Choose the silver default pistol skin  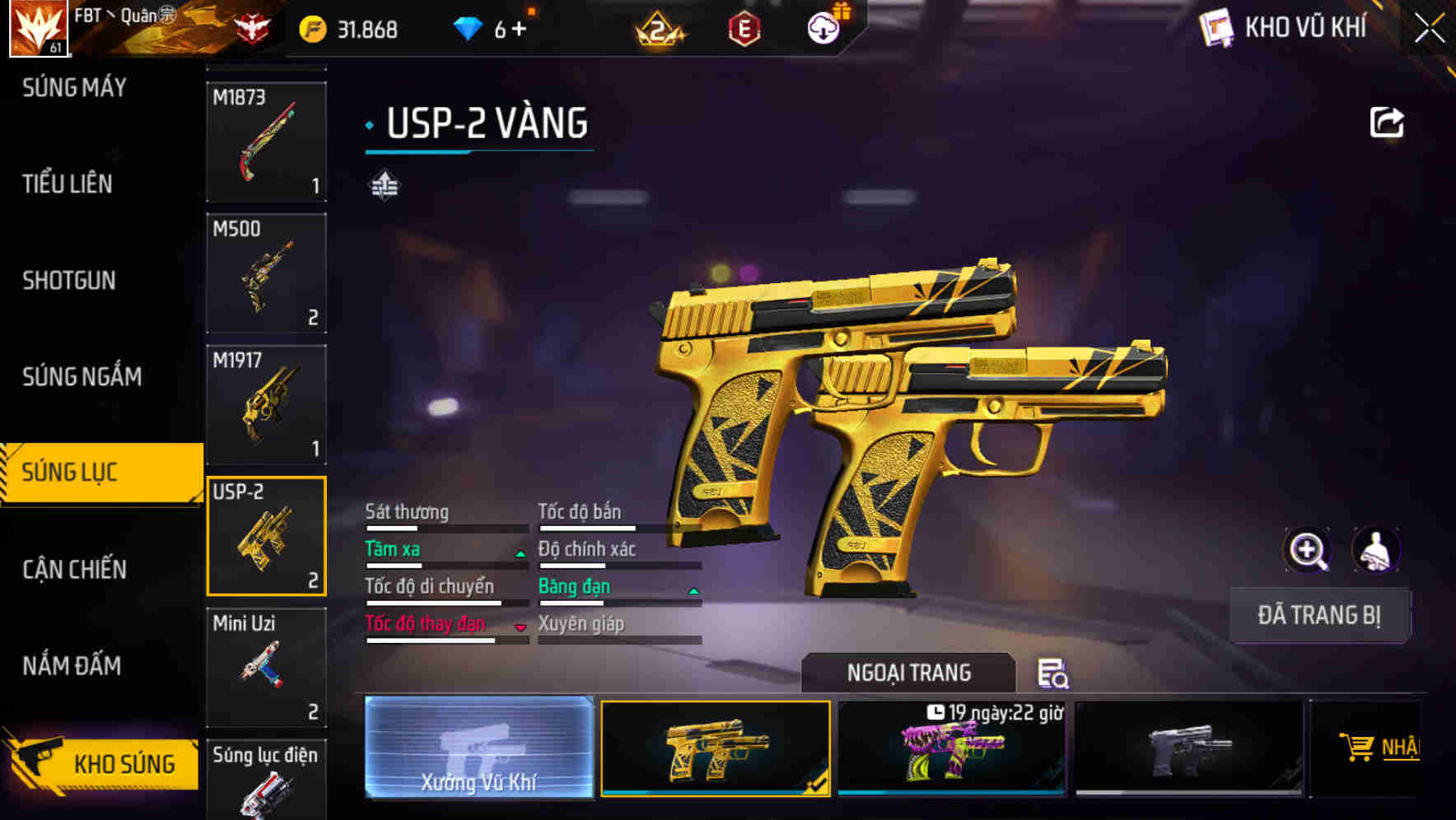click(x=1188, y=749)
